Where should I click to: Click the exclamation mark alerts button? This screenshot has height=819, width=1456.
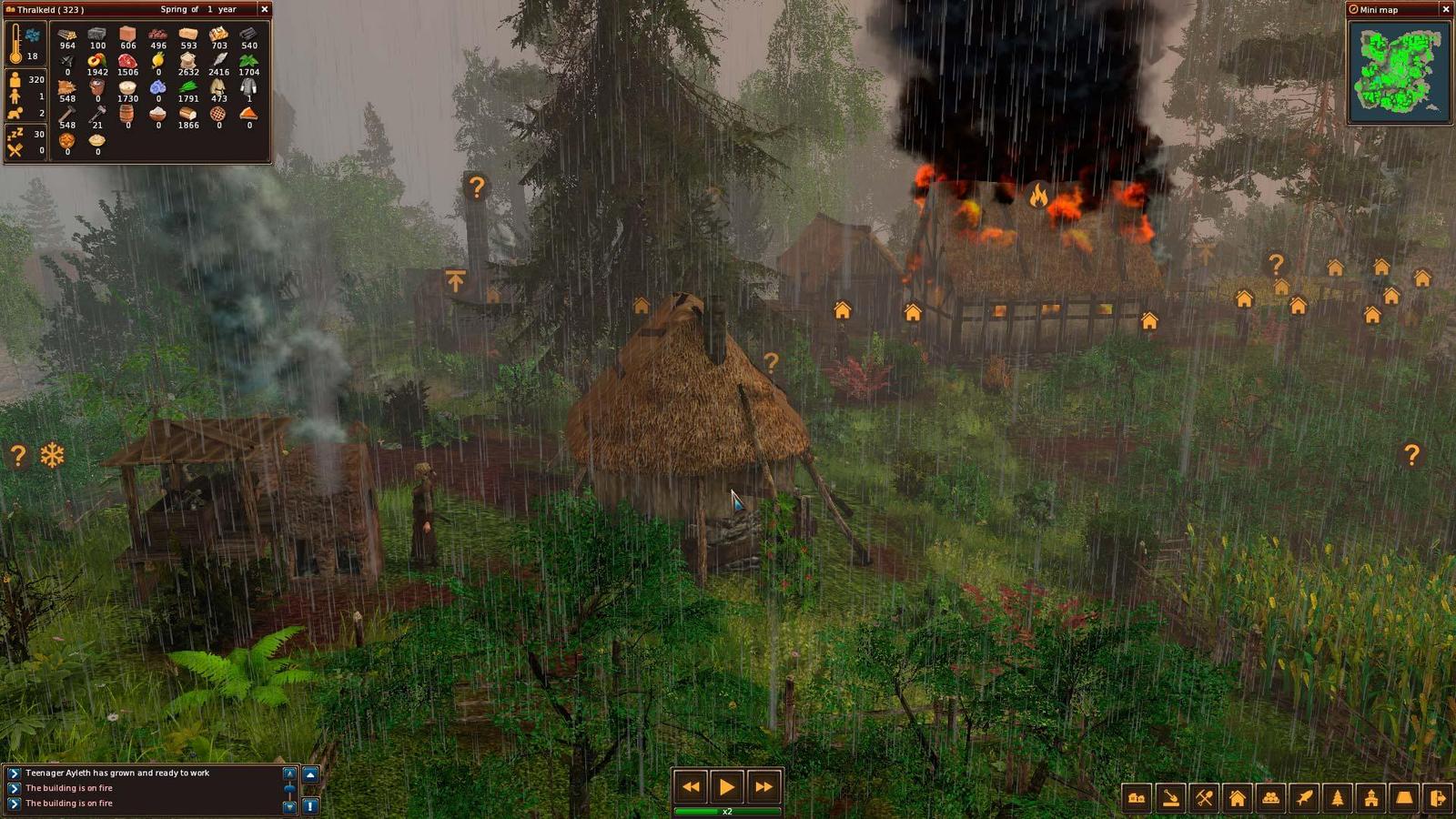[x=310, y=805]
